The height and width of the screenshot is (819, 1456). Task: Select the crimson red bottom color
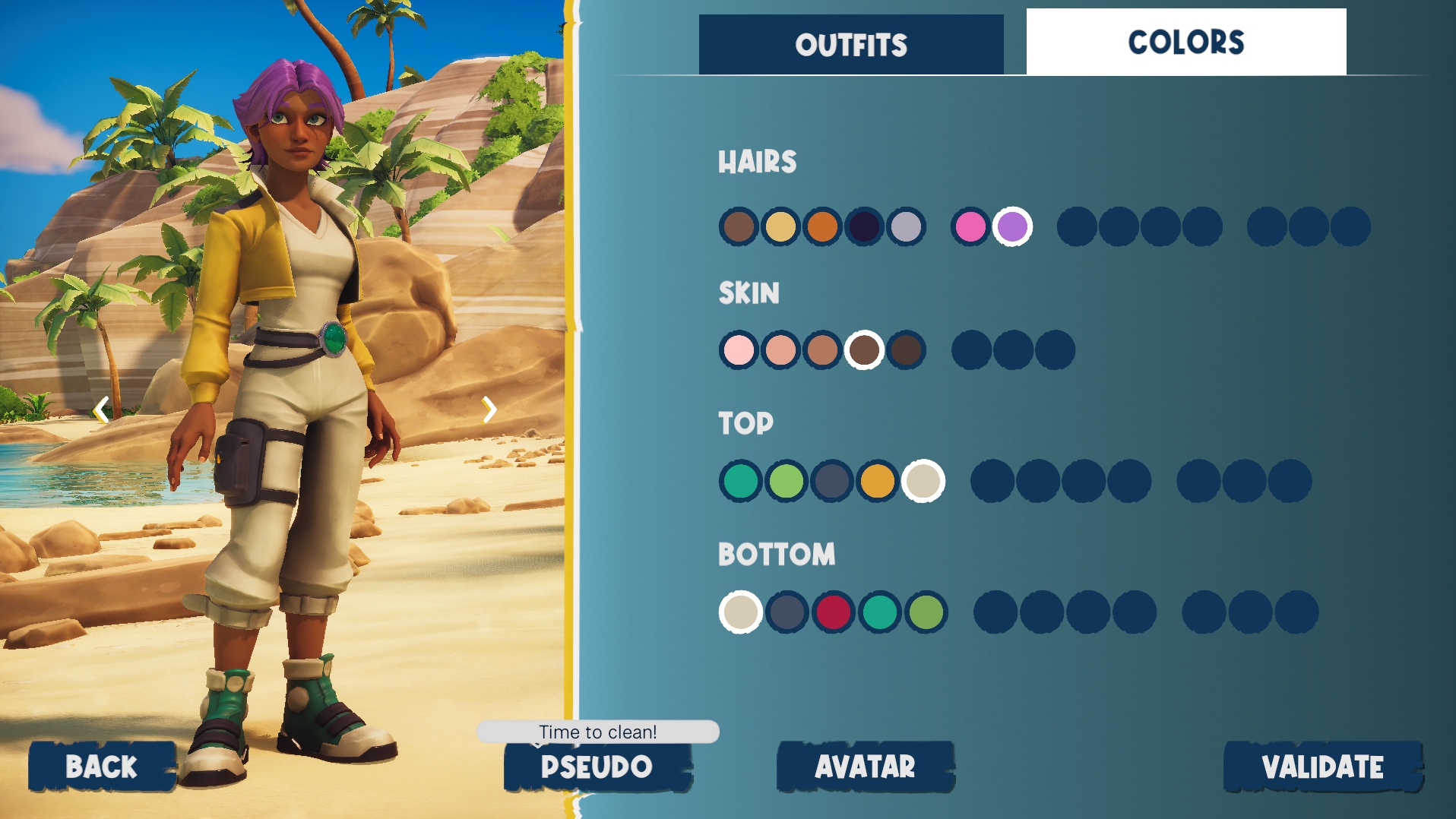[x=834, y=612]
